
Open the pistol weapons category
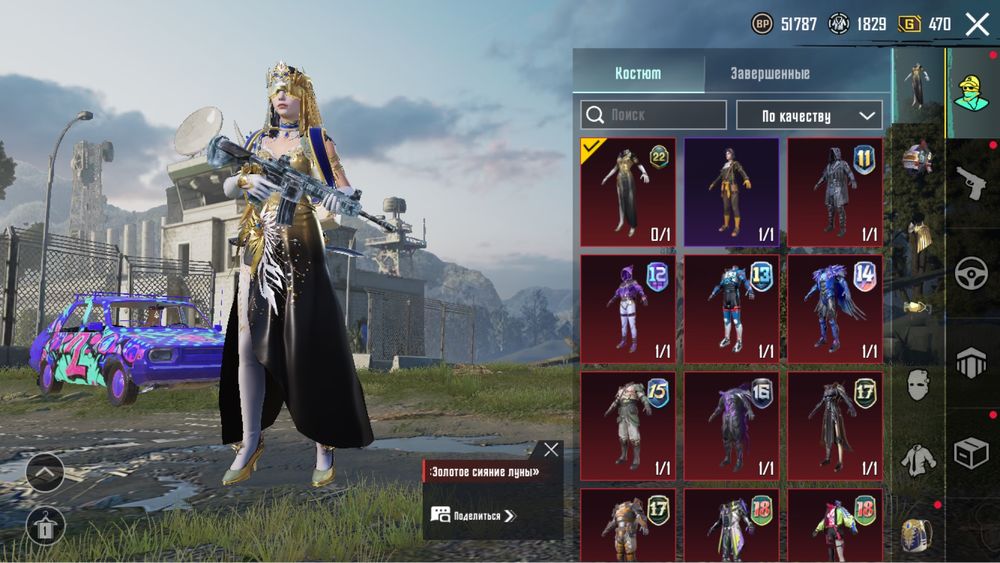pyautogui.click(x=971, y=182)
